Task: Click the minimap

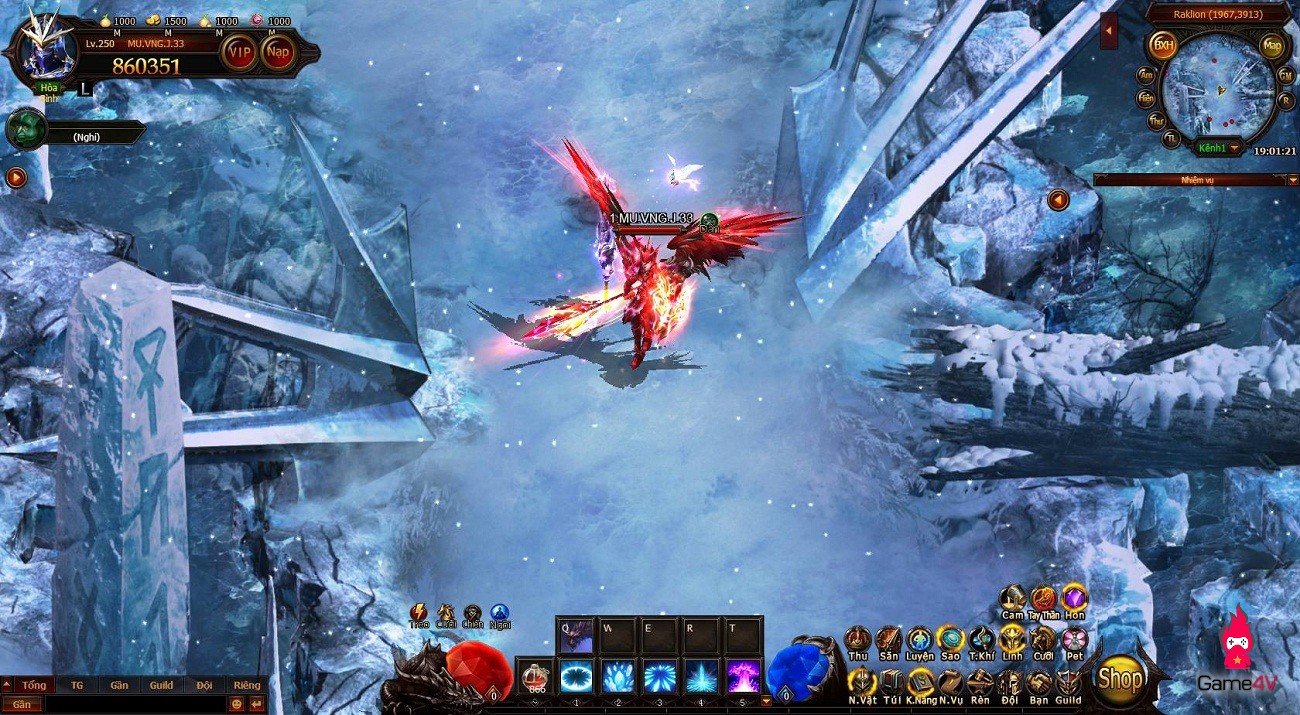Action: [1218, 88]
